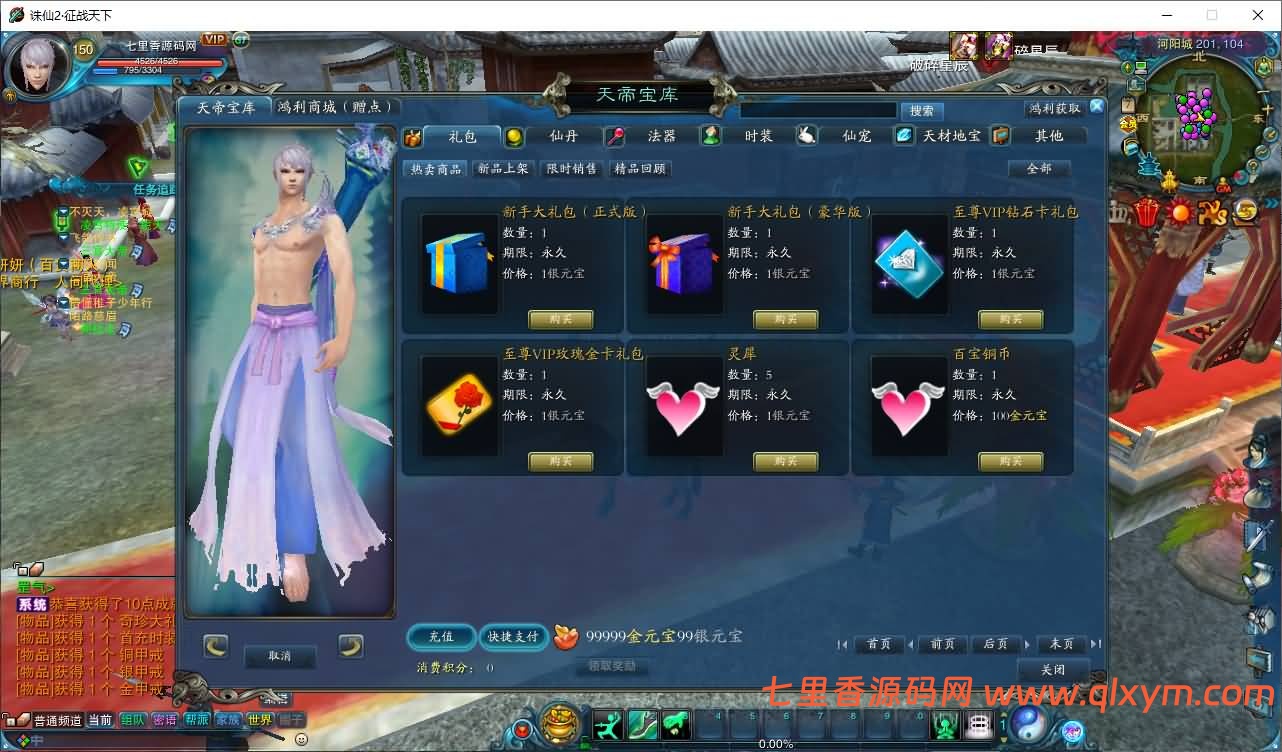Click the 搜索 search button
1282x752 pixels.
coord(921,111)
